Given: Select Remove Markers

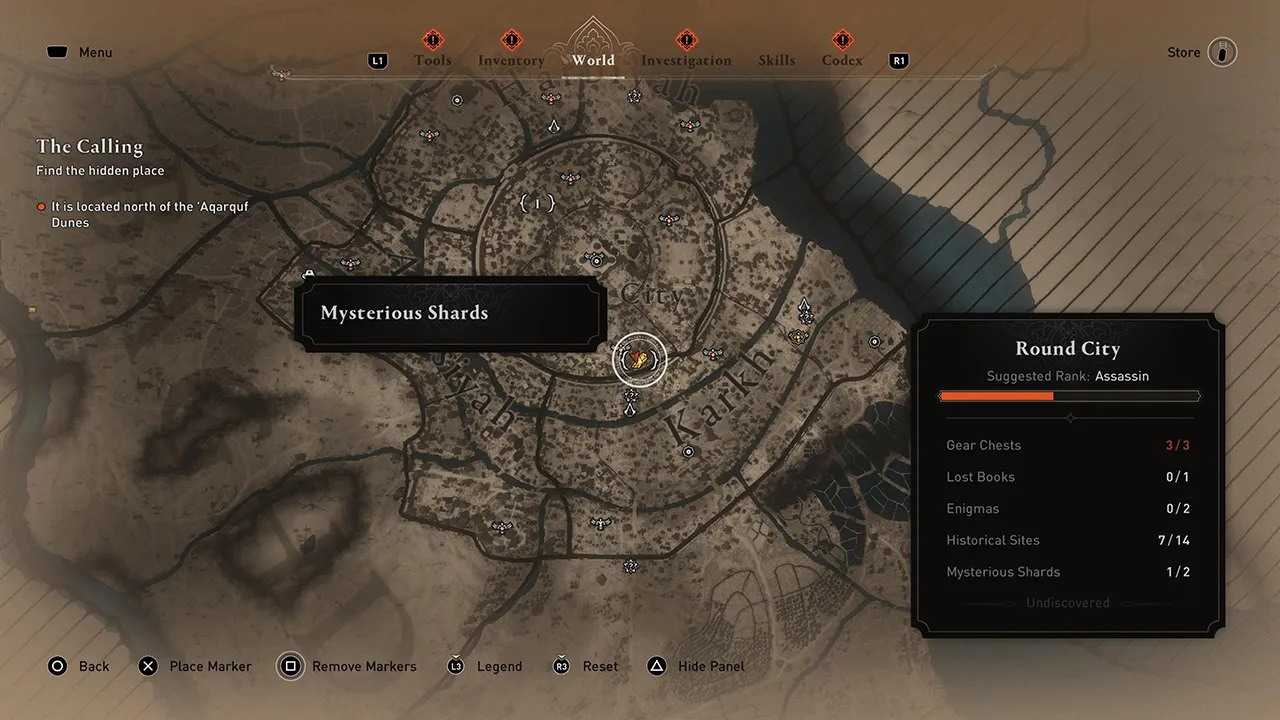Looking at the screenshot, I should (348, 666).
